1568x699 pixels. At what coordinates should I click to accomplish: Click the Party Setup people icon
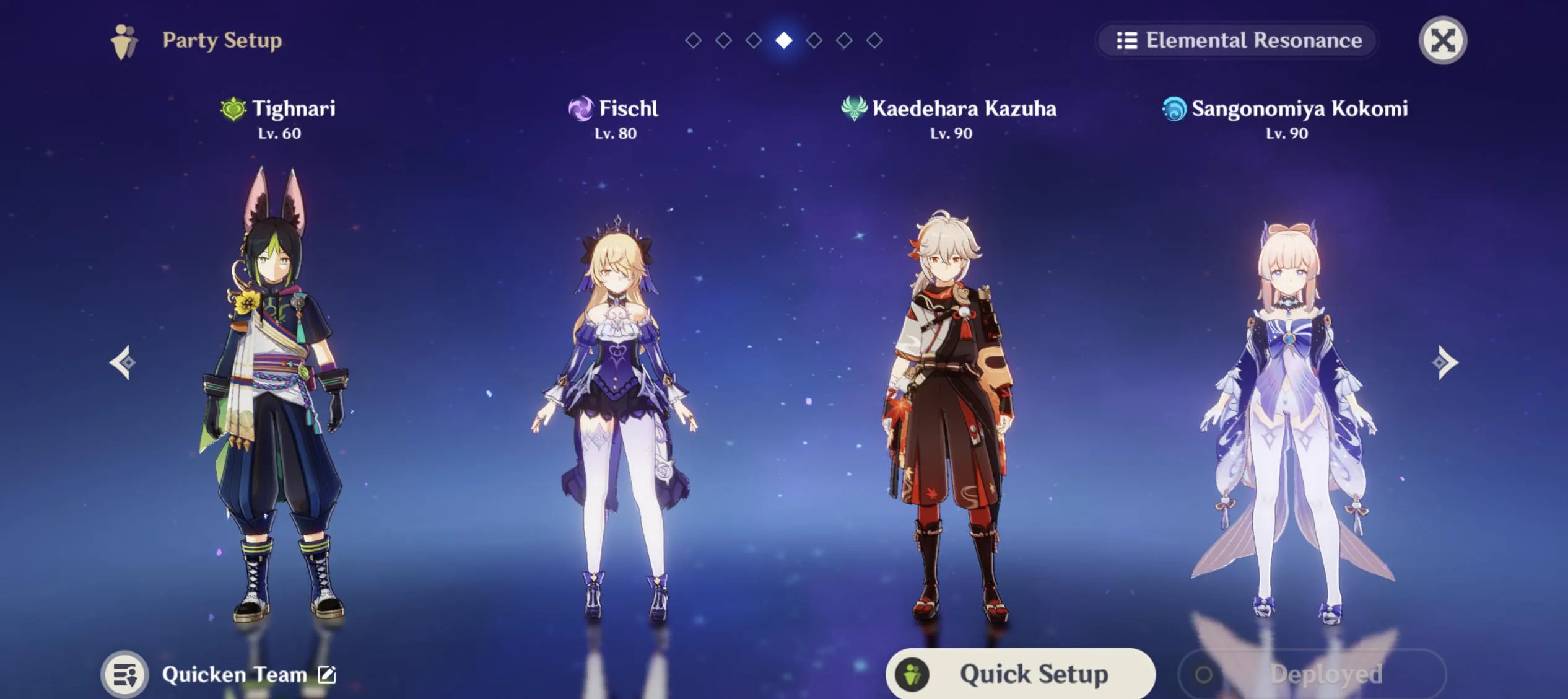coord(124,40)
